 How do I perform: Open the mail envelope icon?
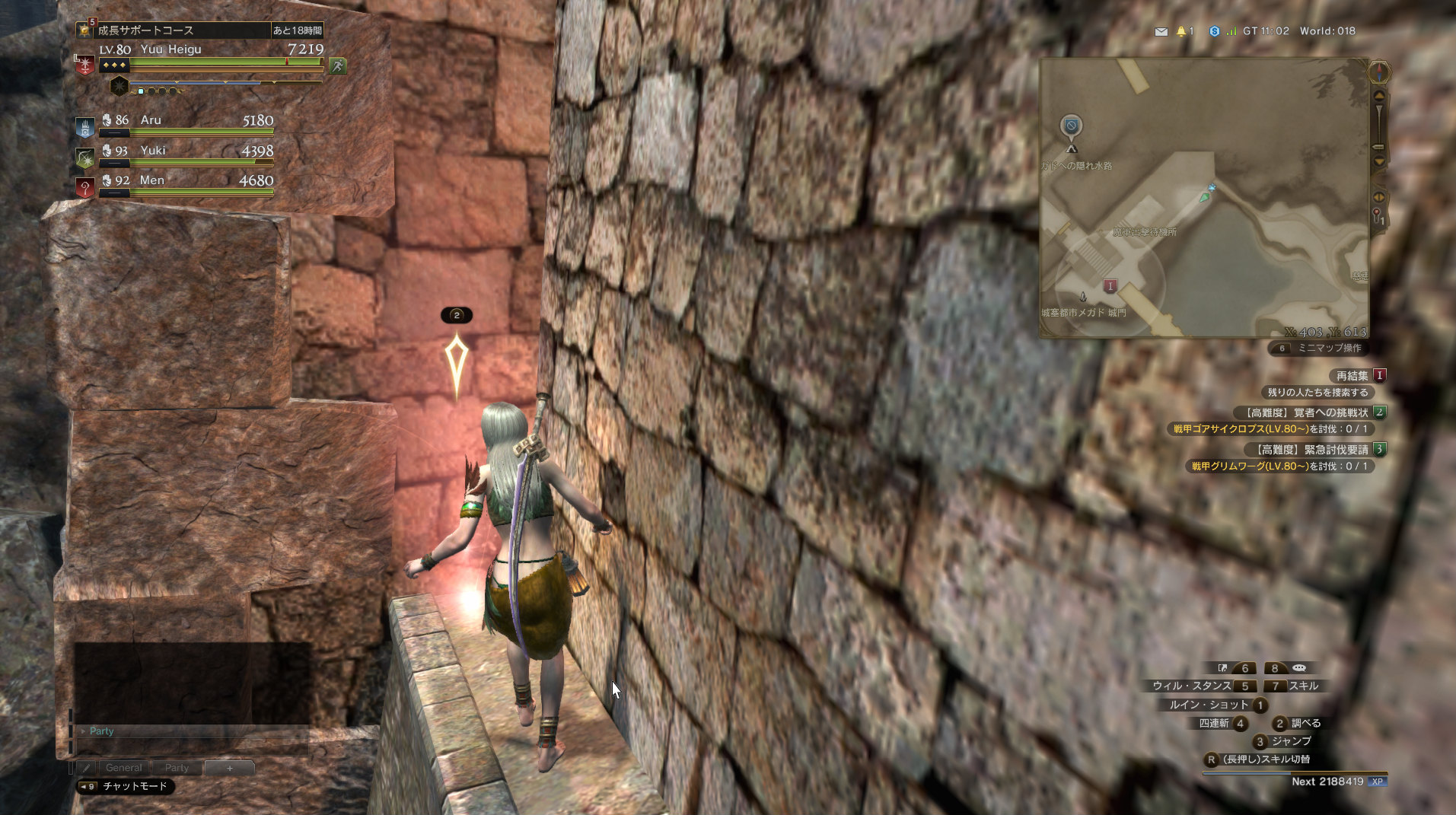pyautogui.click(x=1161, y=31)
